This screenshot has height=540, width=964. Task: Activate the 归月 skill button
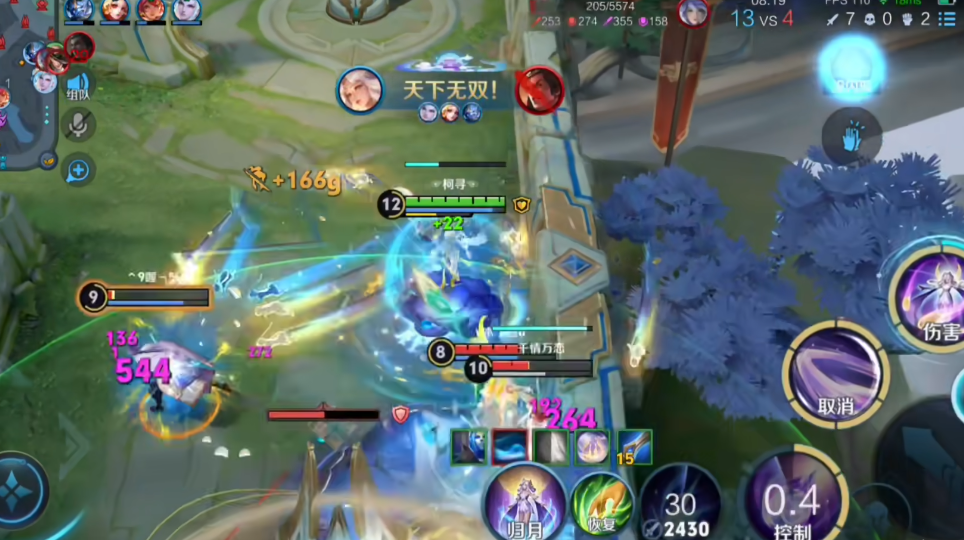click(524, 500)
